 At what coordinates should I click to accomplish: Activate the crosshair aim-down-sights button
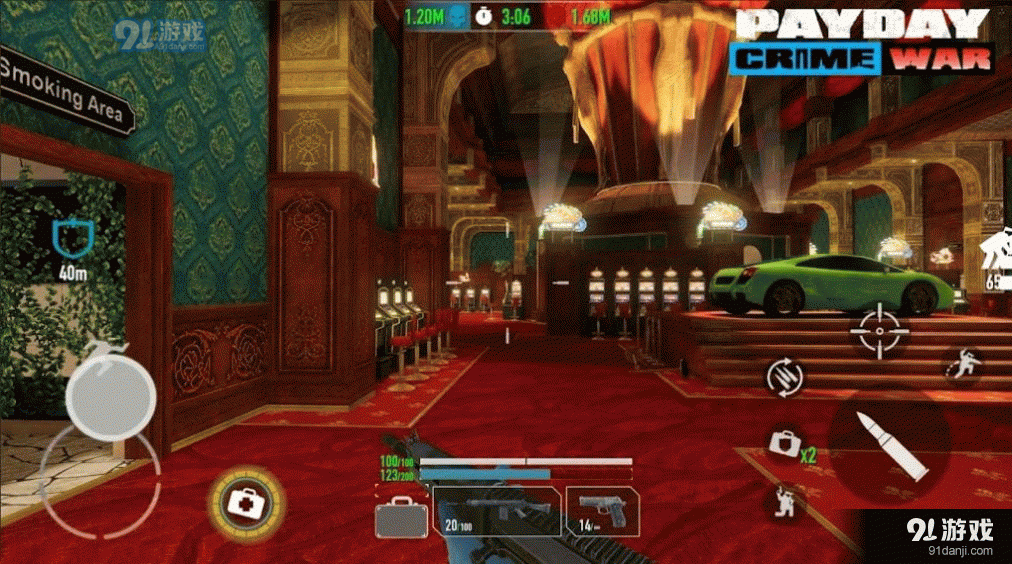pyautogui.click(x=879, y=329)
